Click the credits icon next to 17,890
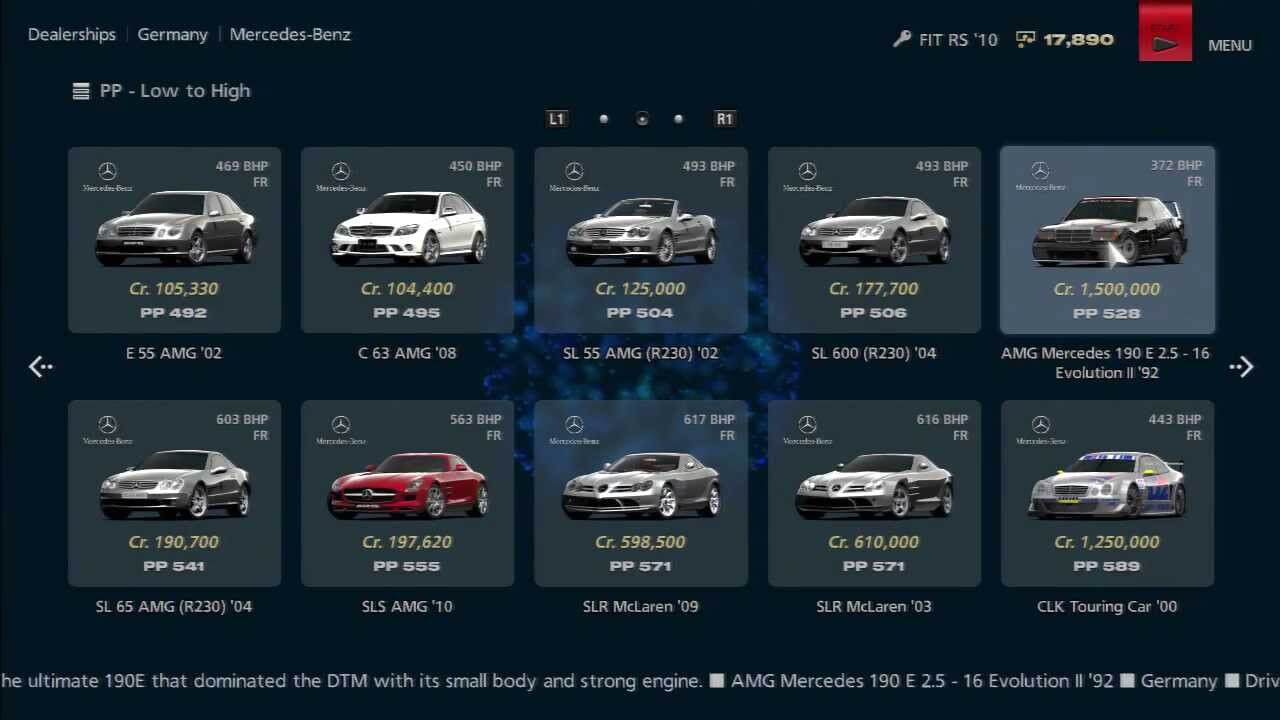The width and height of the screenshot is (1280, 720). click(1025, 40)
